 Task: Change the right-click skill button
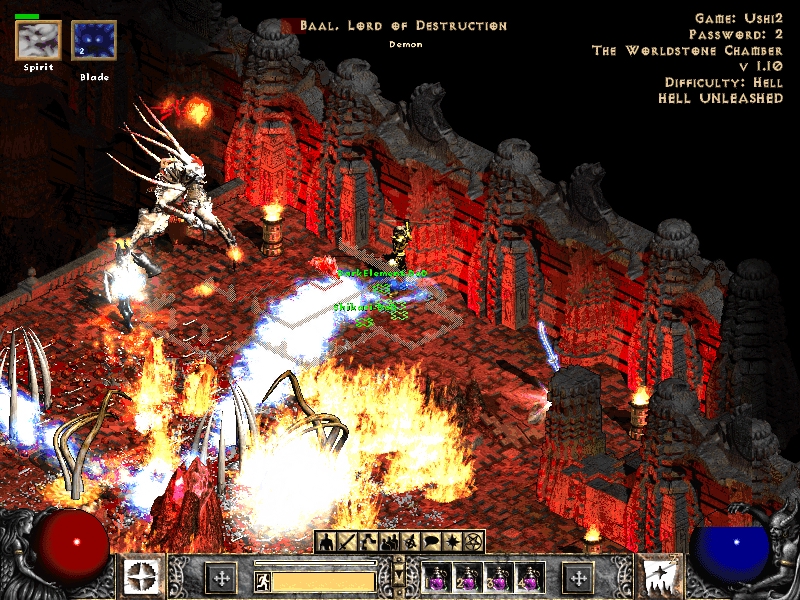660,577
